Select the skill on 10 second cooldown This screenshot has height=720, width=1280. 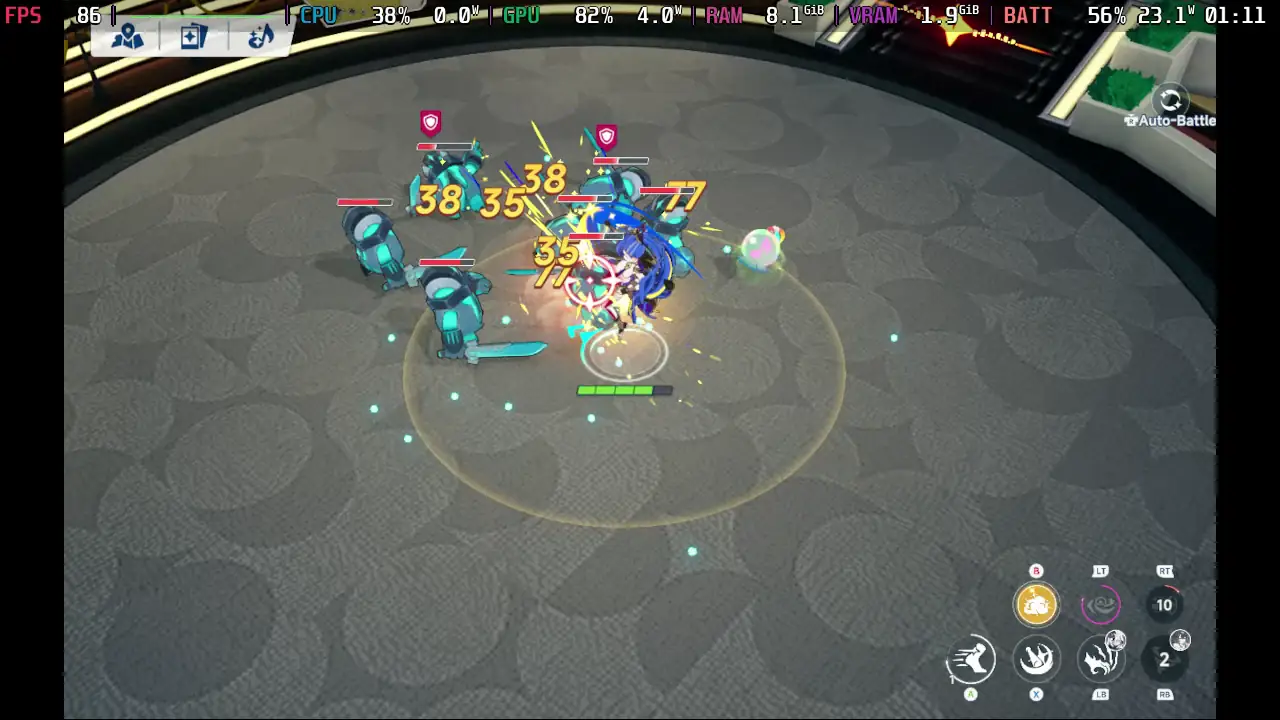tap(1164, 604)
